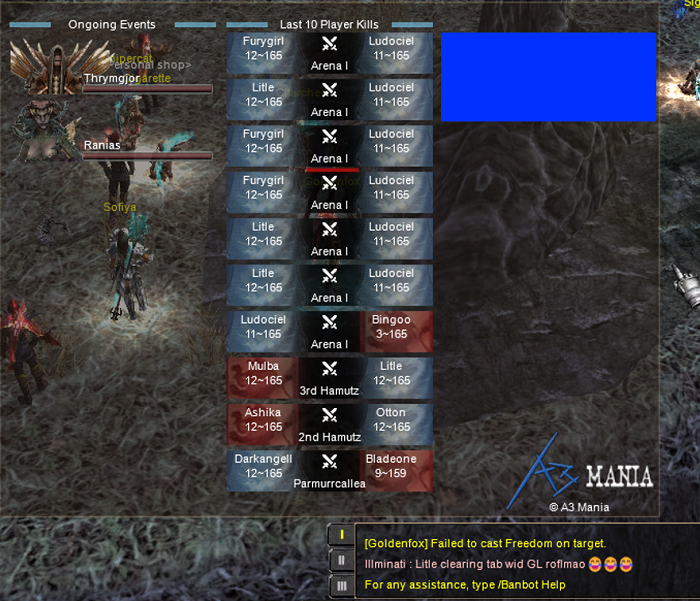Select chat tab I
This screenshot has width=700, height=601.
(x=342, y=535)
